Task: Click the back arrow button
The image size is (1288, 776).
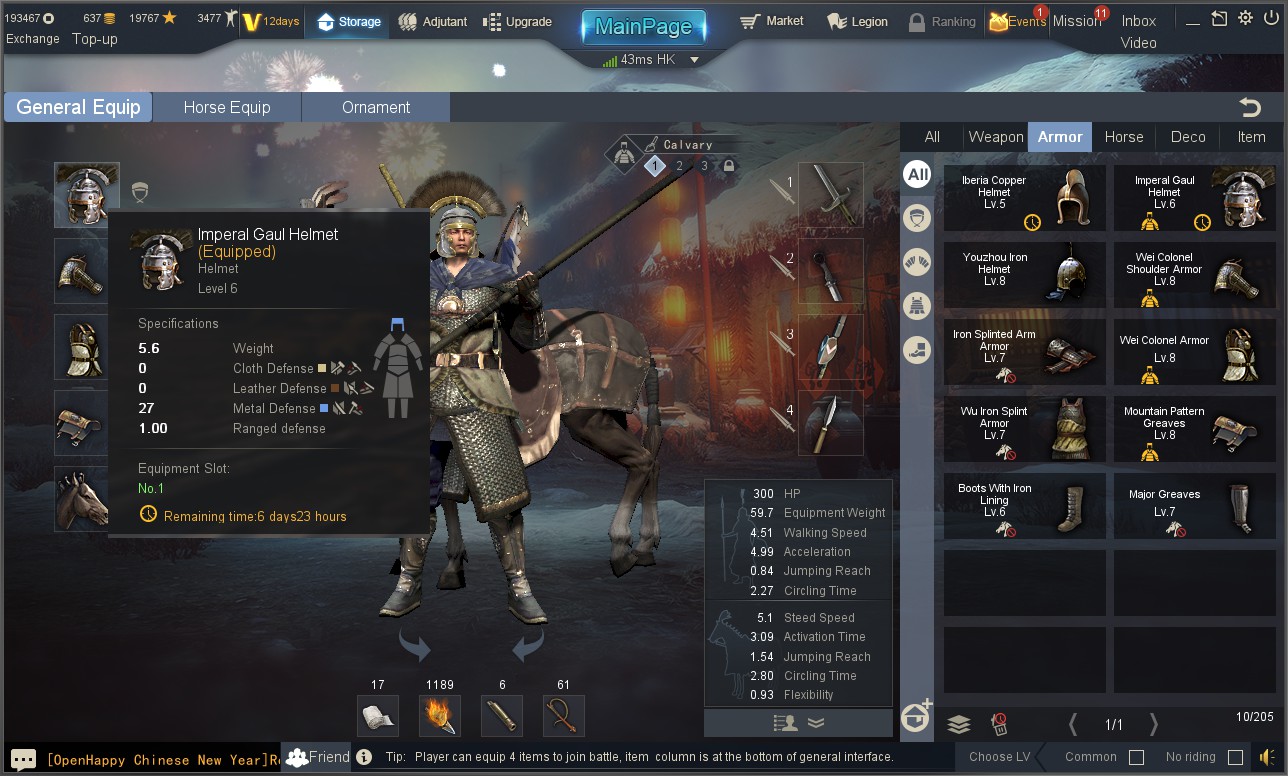Action: 1249,107
